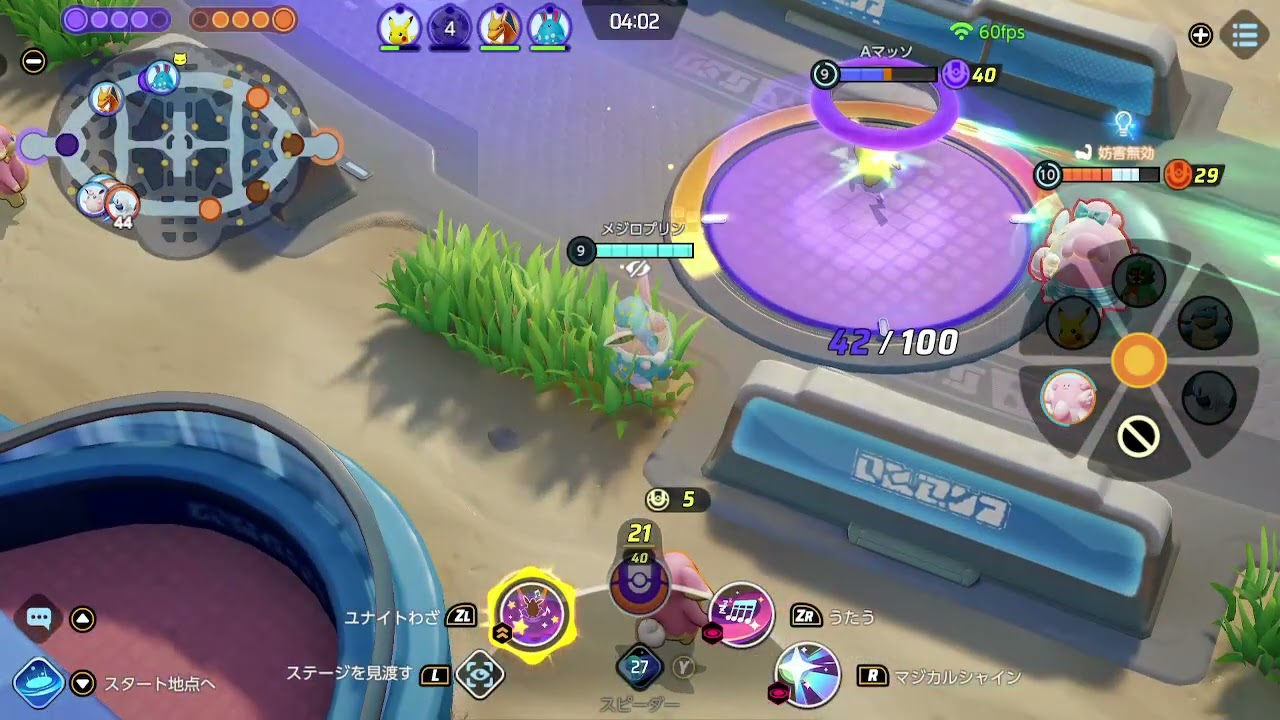Collapse the minimap with the minus button
Screen dimensions: 1280x720
(34, 61)
